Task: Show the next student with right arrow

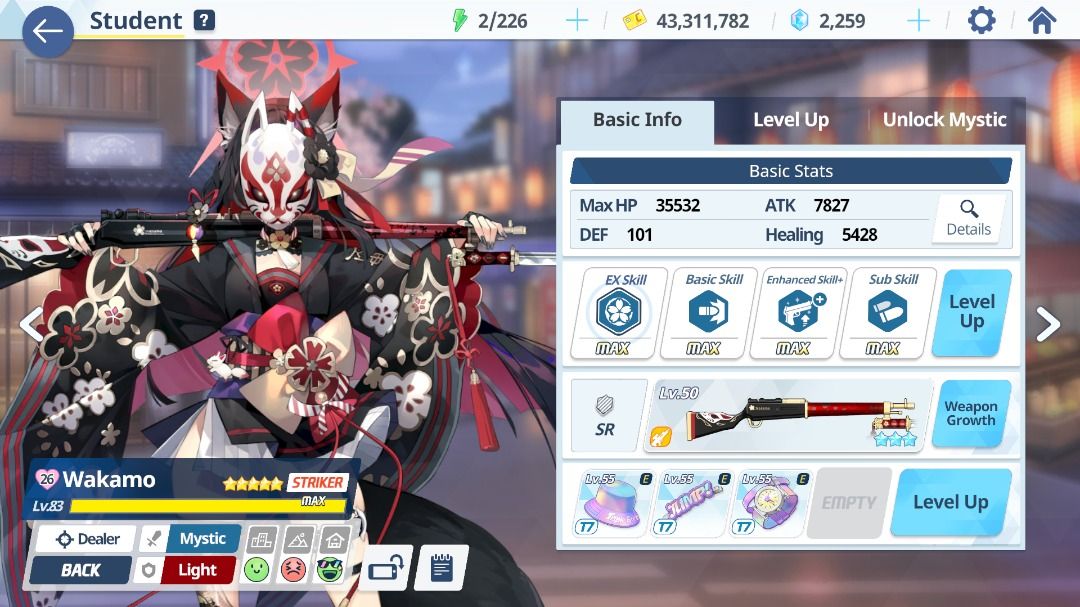Action: [x=1047, y=323]
